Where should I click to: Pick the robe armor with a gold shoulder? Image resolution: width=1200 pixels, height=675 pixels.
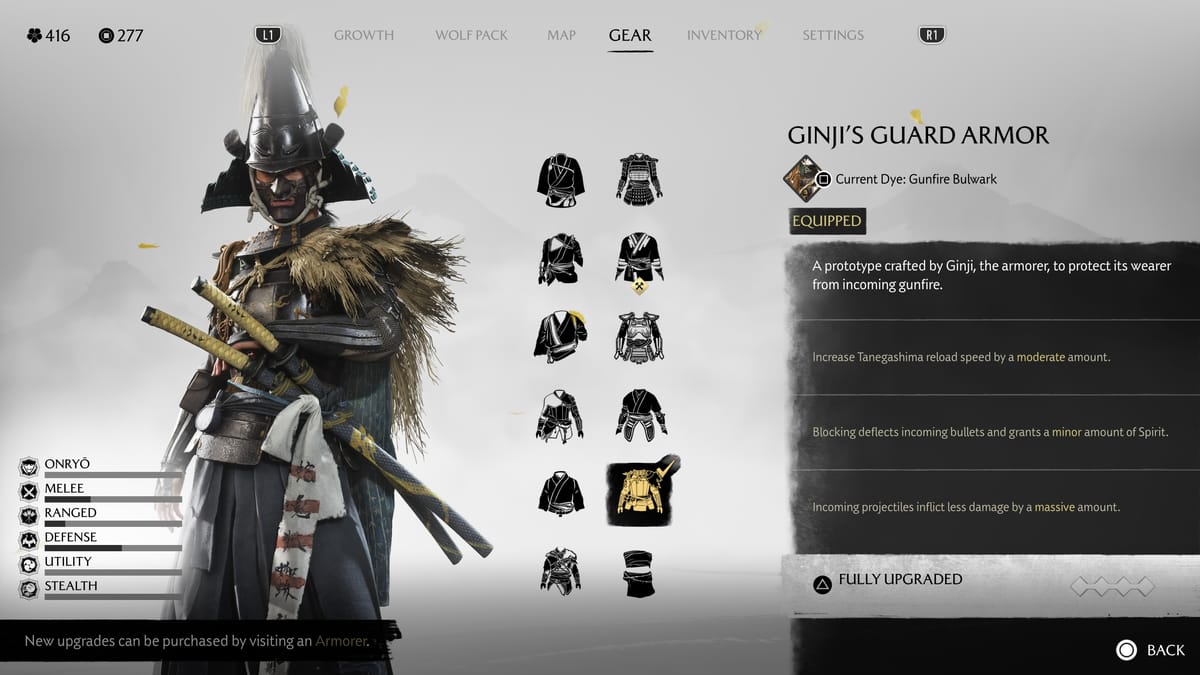click(x=560, y=336)
